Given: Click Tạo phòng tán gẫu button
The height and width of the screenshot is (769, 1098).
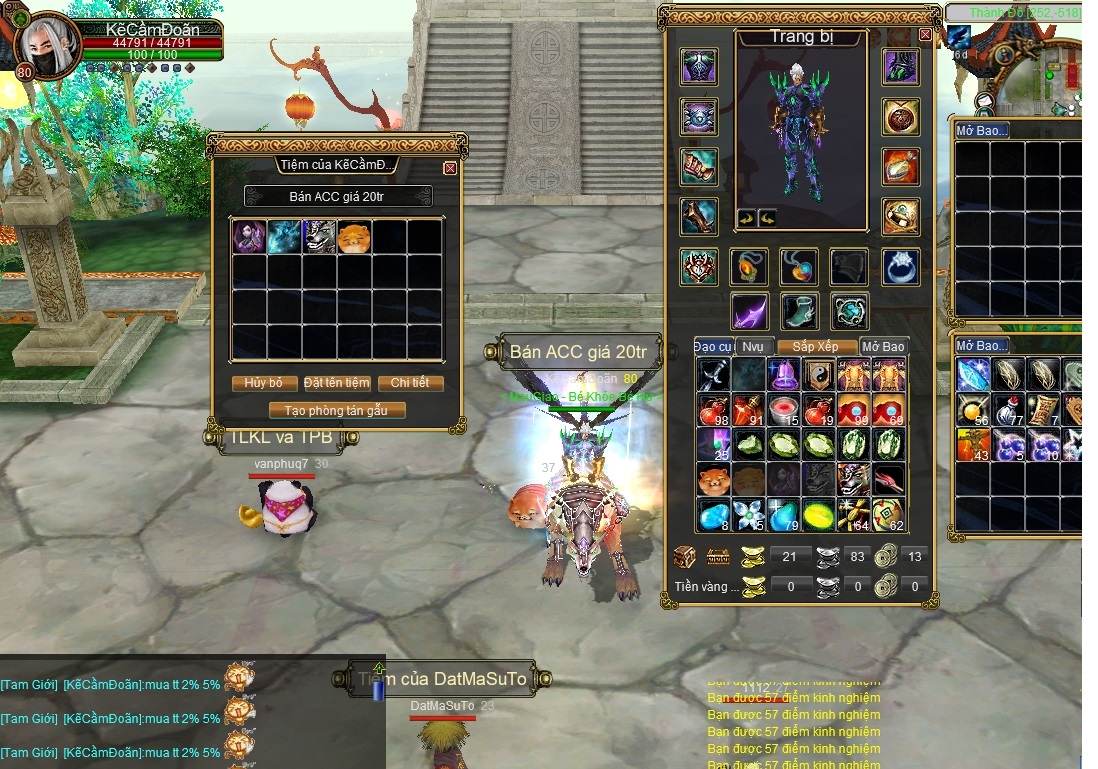Looking at the screenshot, I should click(x=337, y=410).
